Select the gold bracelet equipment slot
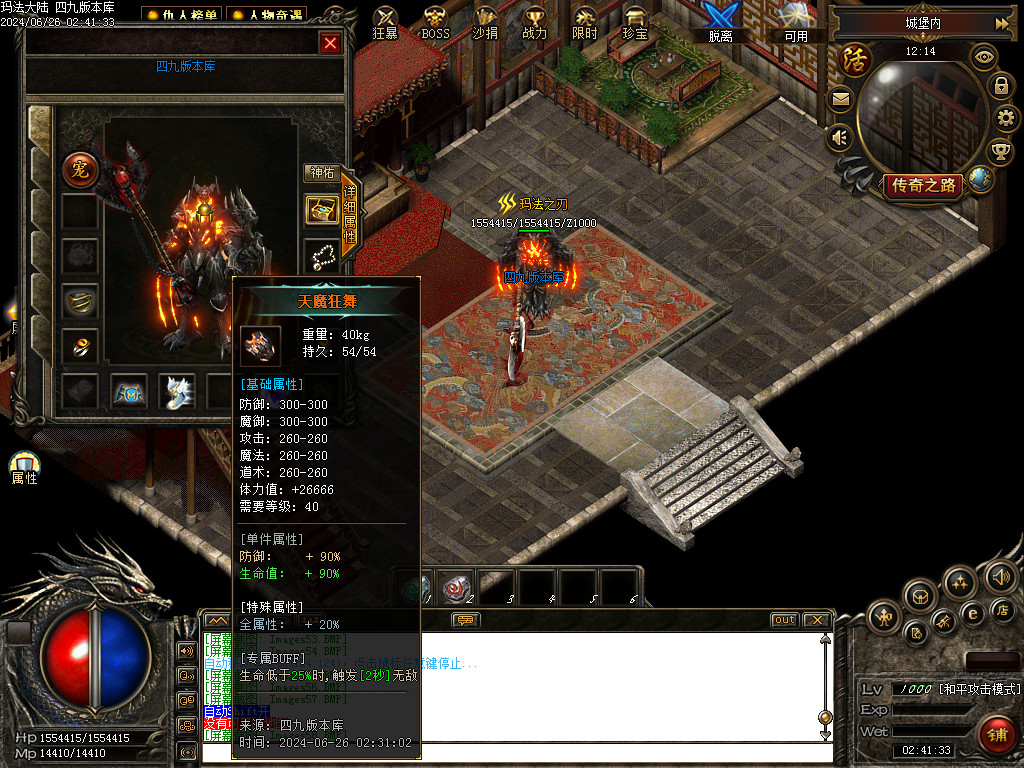This screenshot has width=1024, height=768. coord(78,300)
